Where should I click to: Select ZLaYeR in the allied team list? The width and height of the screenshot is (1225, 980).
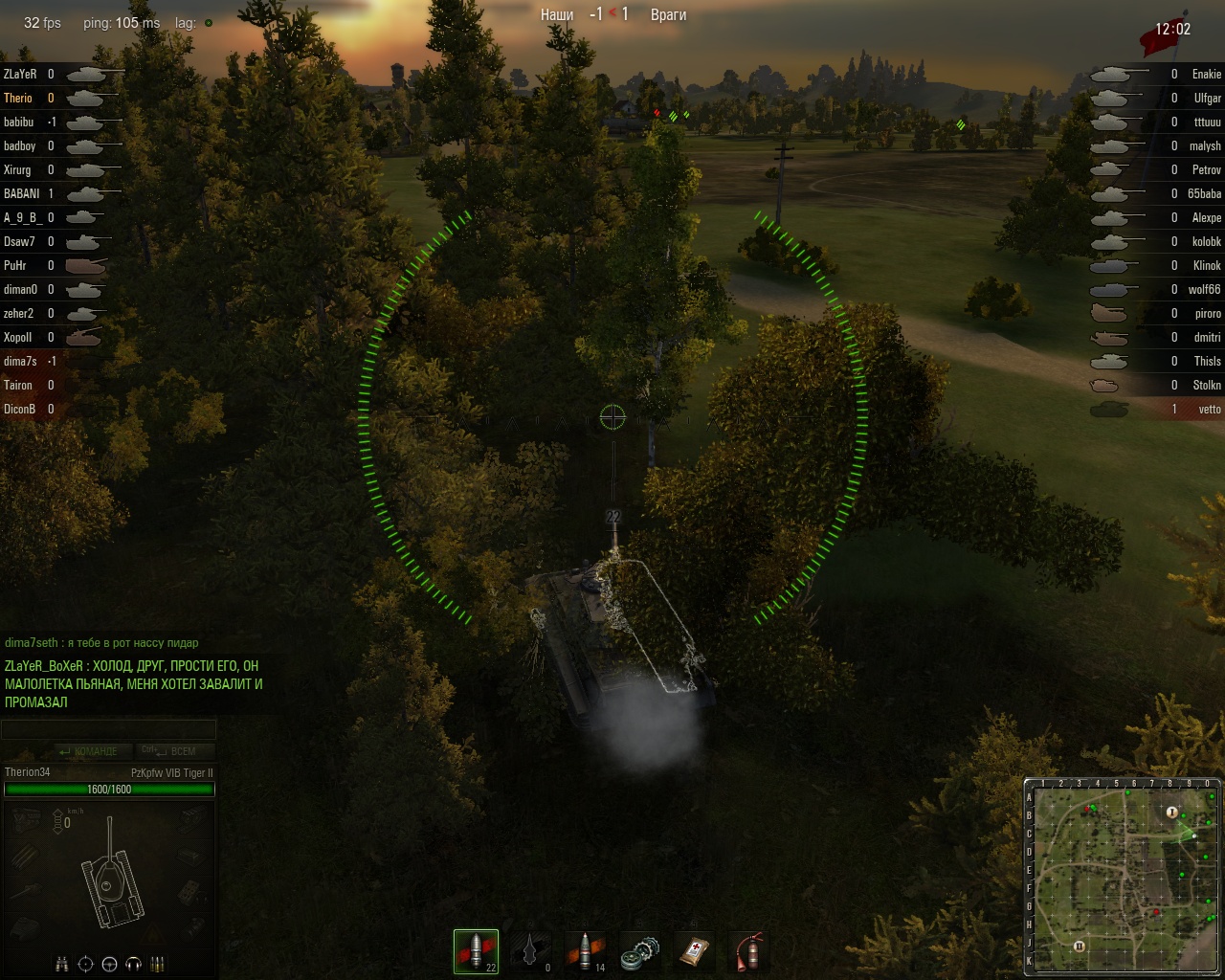[20, 74]
